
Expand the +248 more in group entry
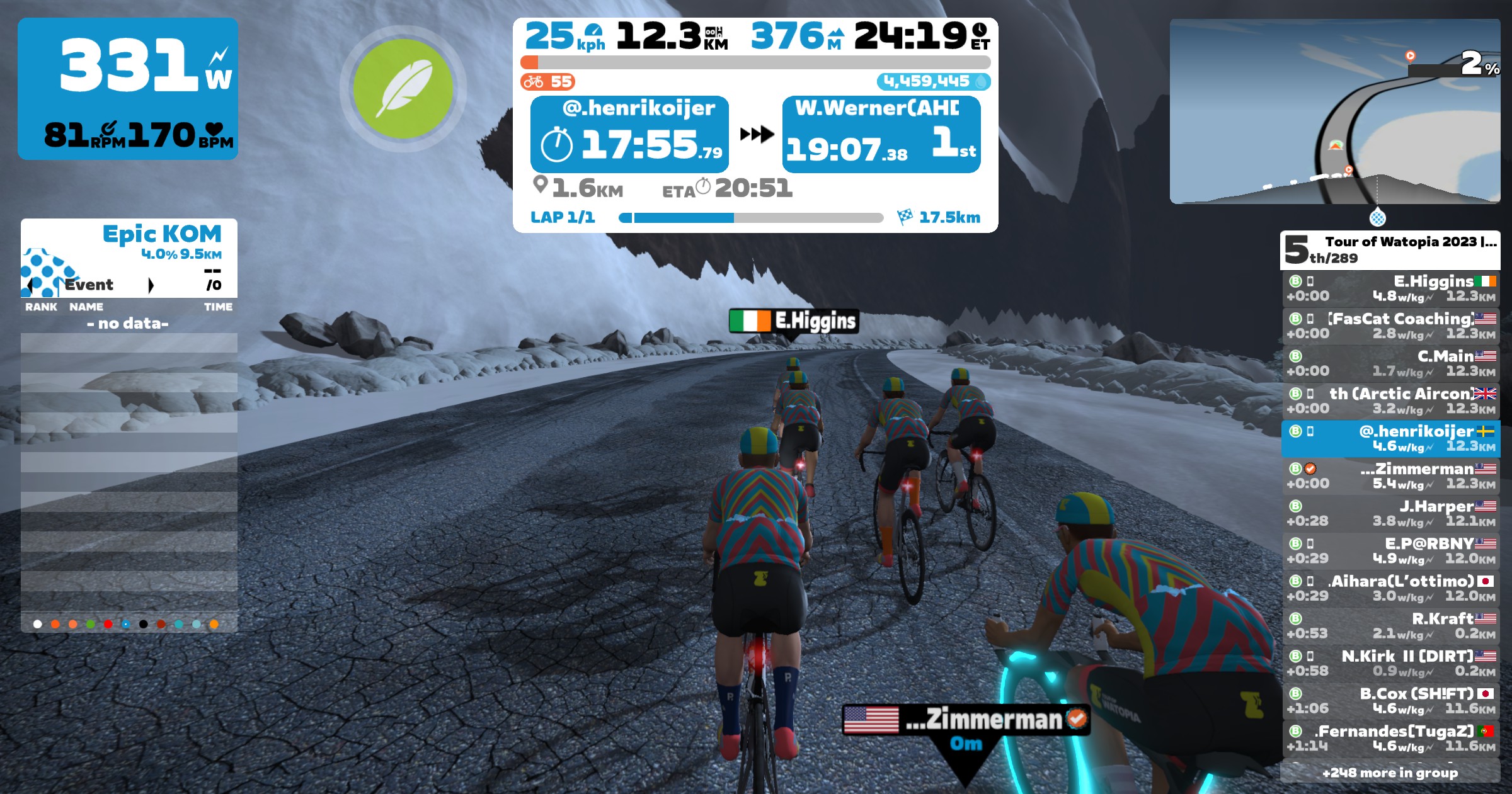click(1390, 773)
